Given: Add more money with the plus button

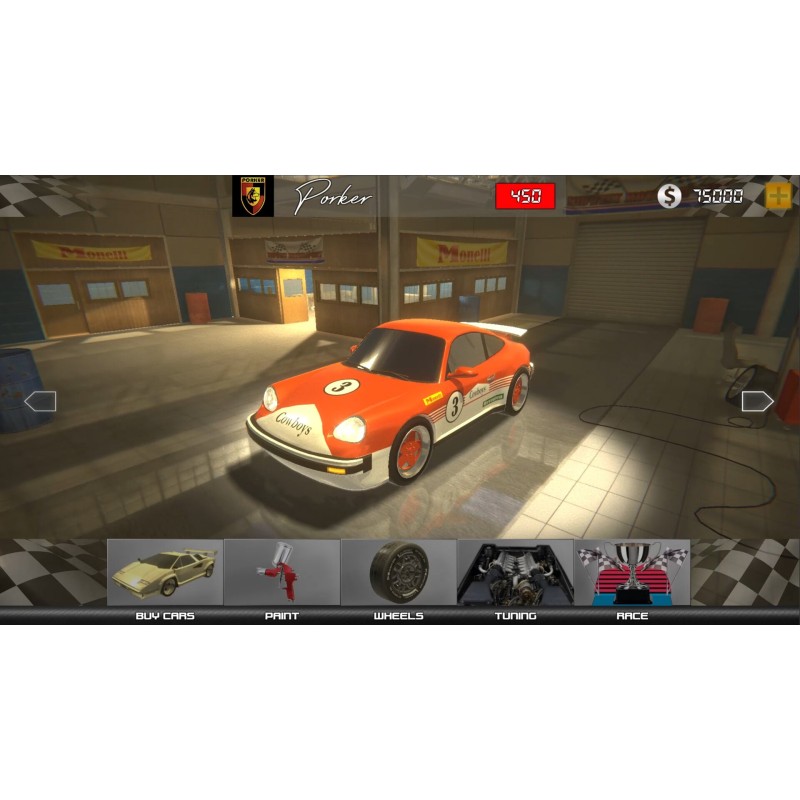Looking at the screenshot, I should [778, 196].
